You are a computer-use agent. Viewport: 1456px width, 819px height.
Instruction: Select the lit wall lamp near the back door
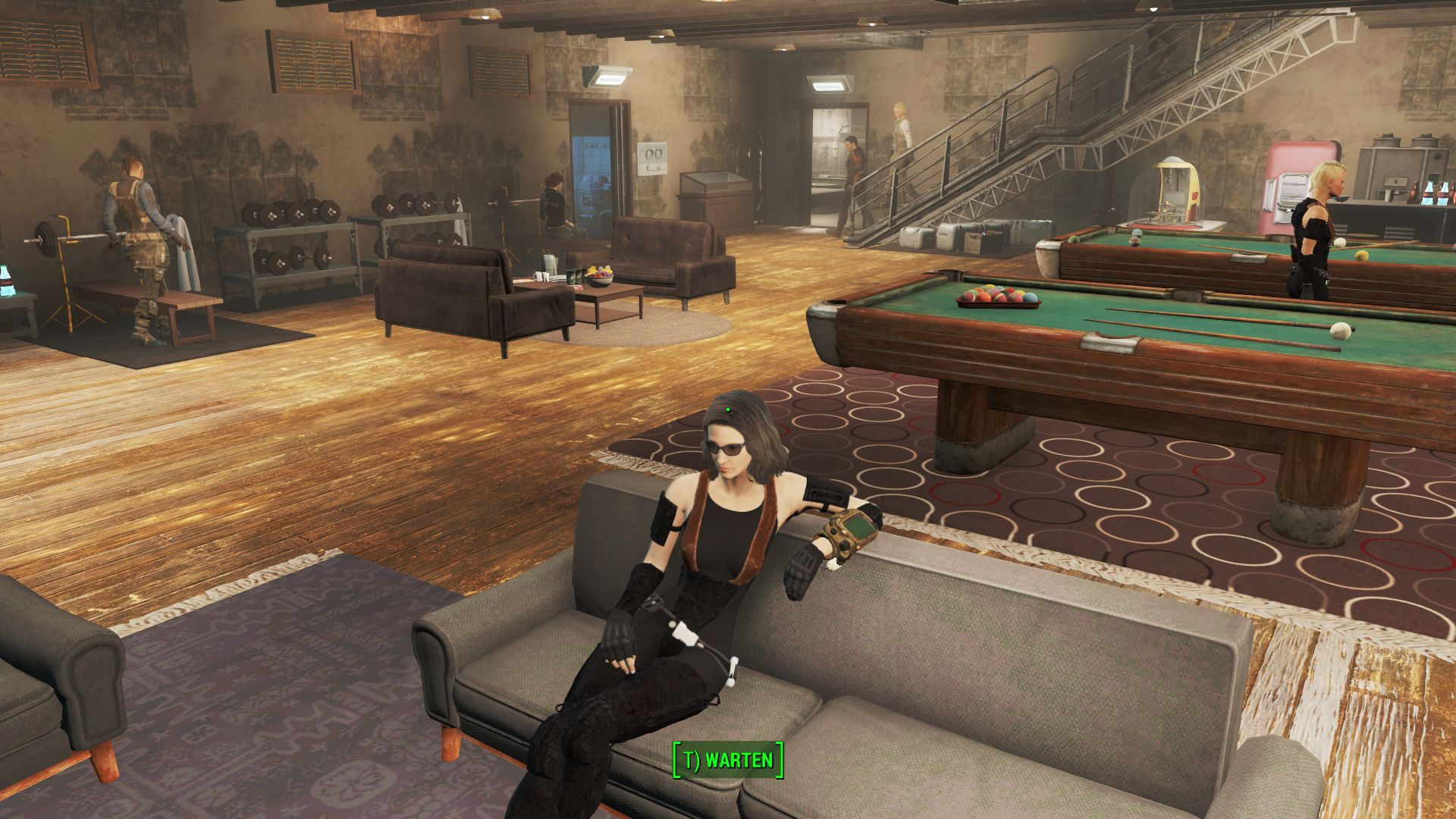[x=607, y=78]
